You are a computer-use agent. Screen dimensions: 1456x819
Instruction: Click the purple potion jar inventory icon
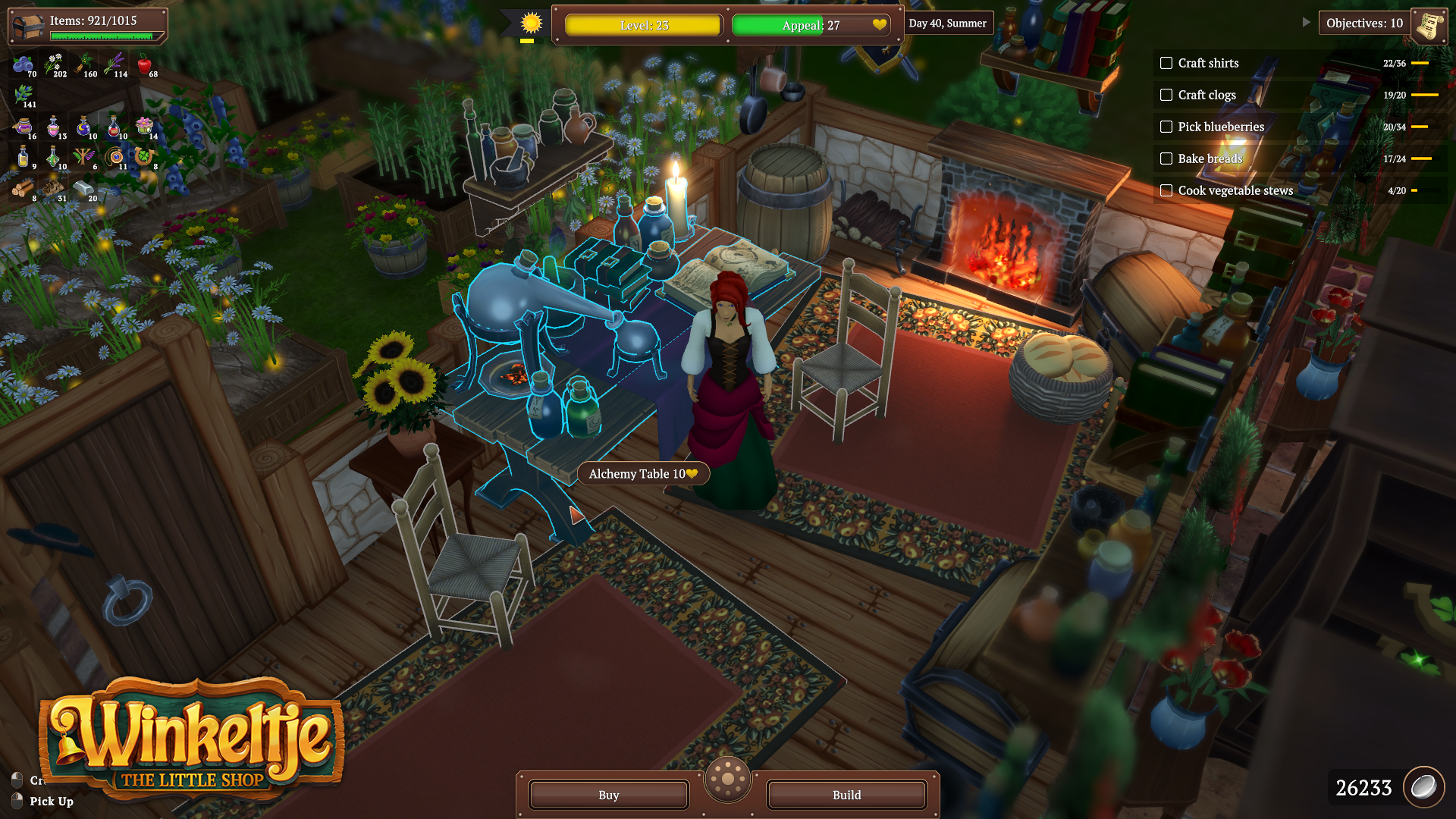(24, 127)
